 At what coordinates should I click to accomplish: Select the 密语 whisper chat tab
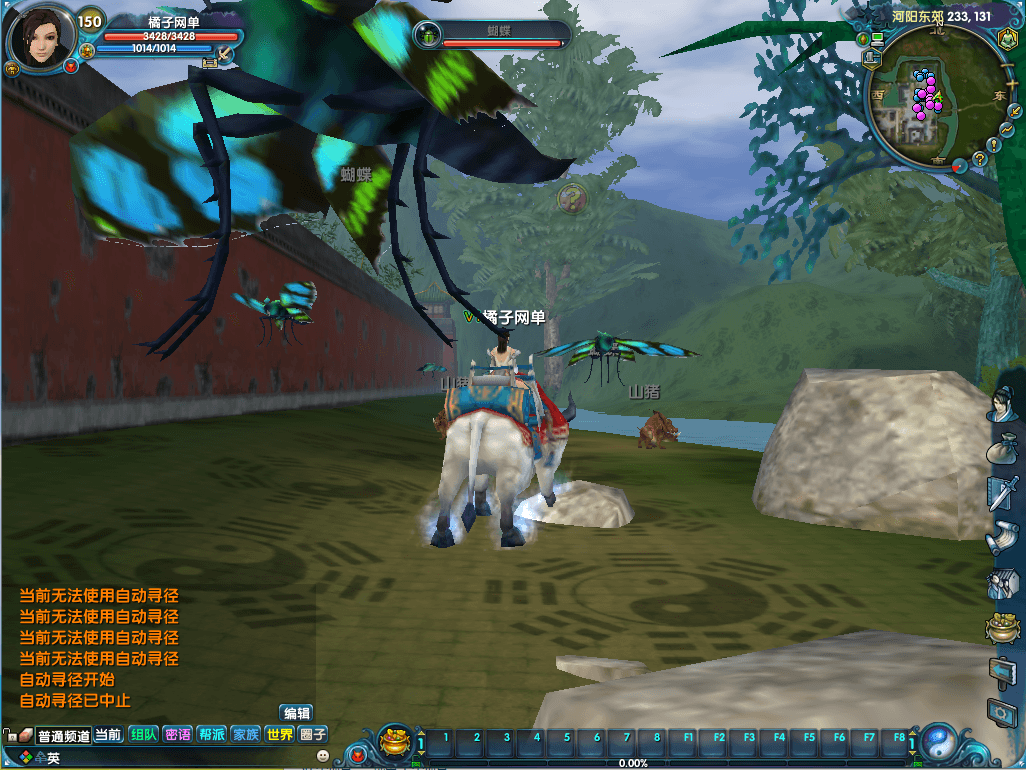[177, 735]
